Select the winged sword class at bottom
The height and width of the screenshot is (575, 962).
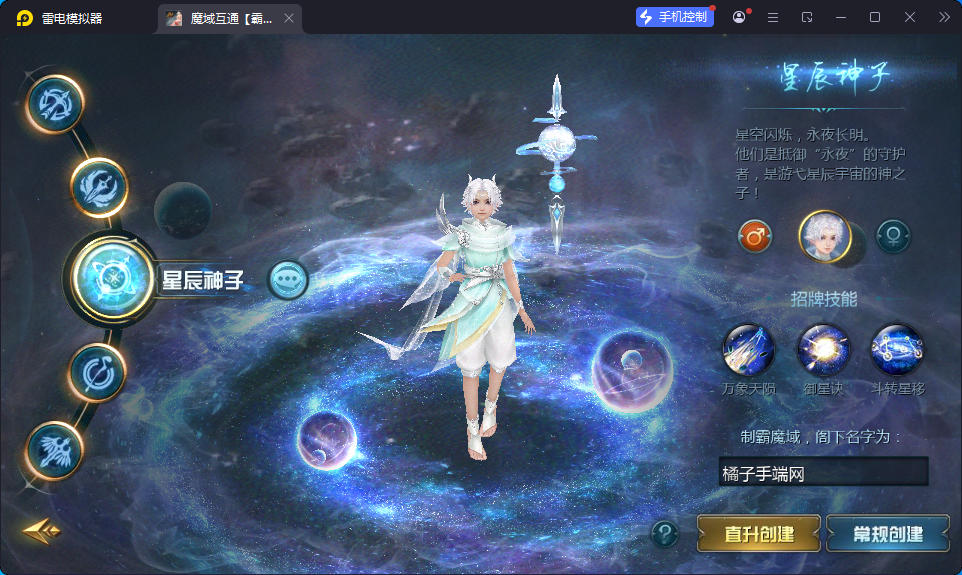click(54, 449)
